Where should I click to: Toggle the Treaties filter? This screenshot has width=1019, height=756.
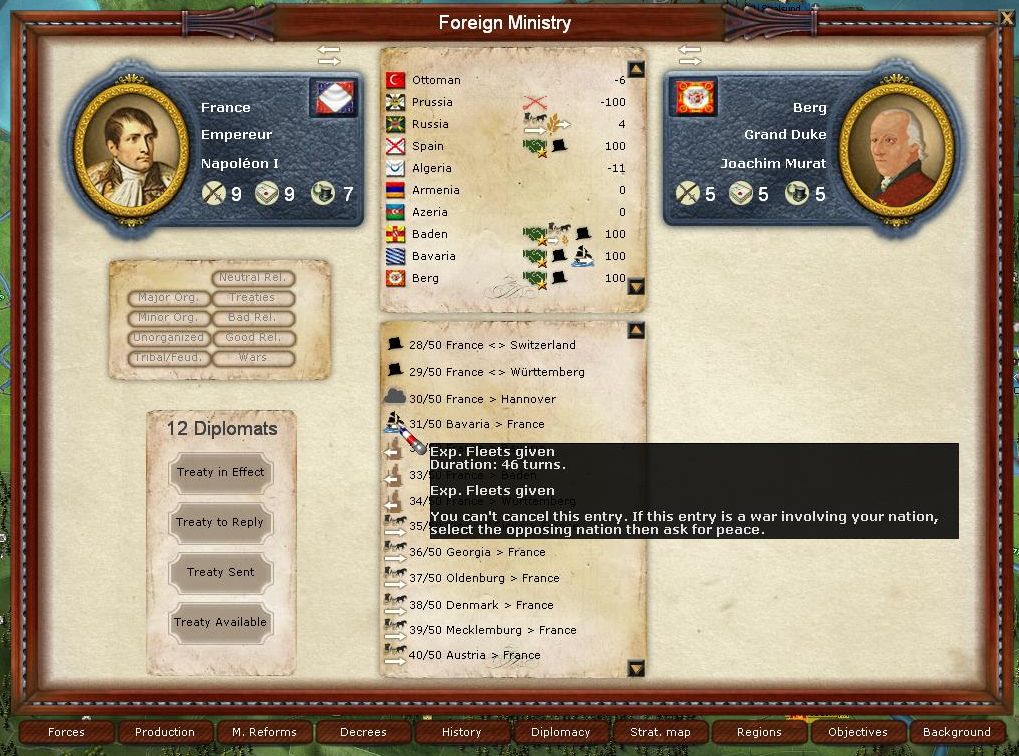tap(253, 298)
